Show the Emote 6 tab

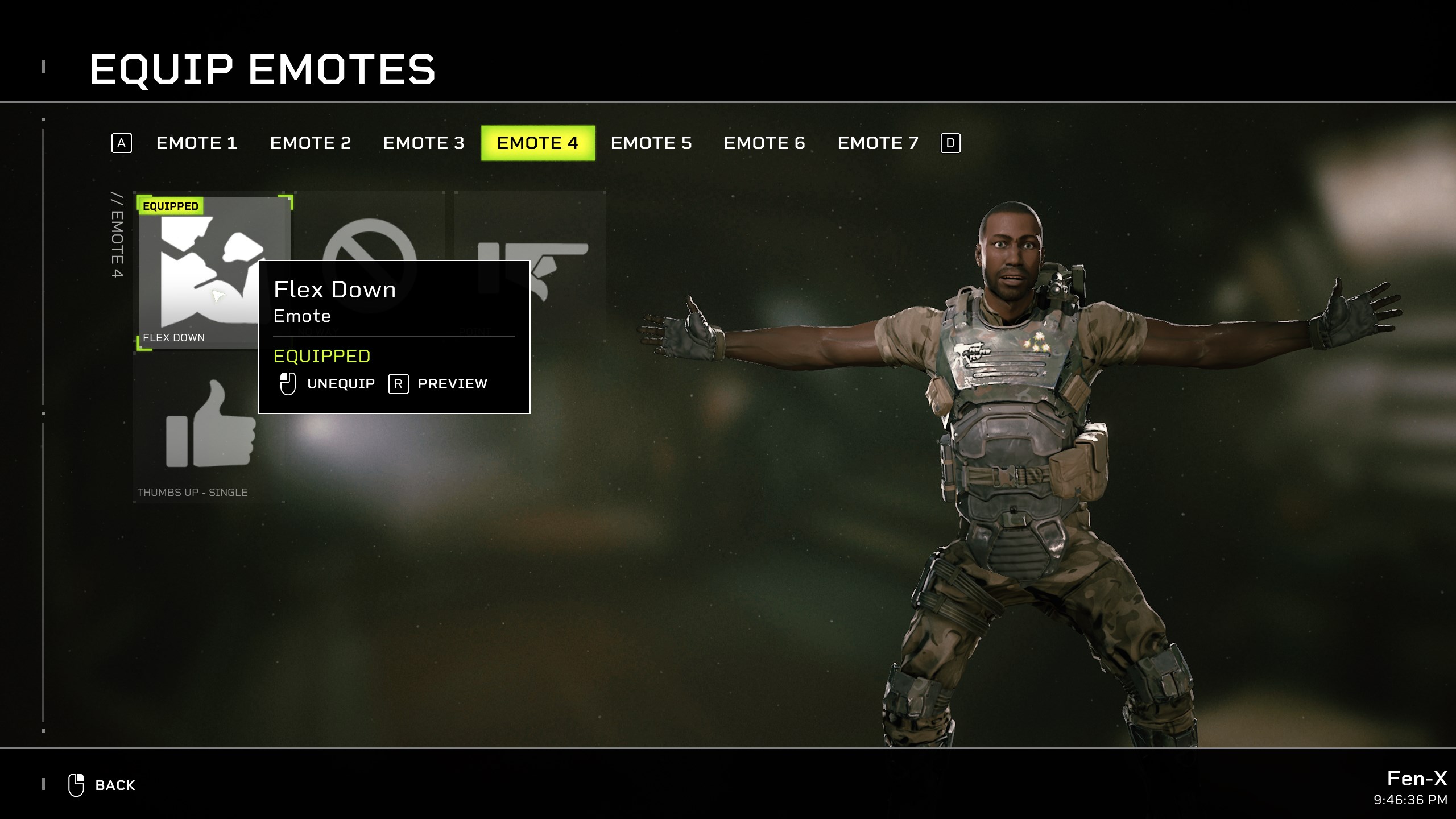tap(764, 143)
